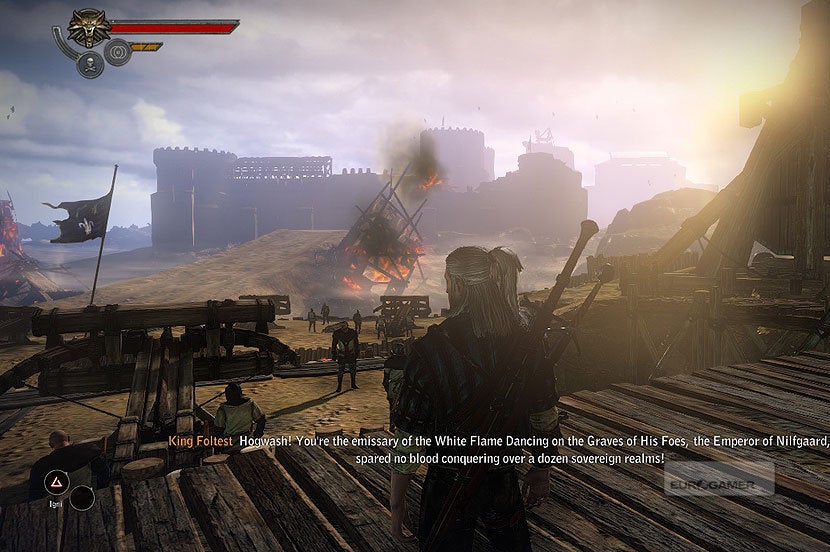Click the wolf medallion emblem
The width and height of the screenshot is (830, 552).
[x=88, y=27]
